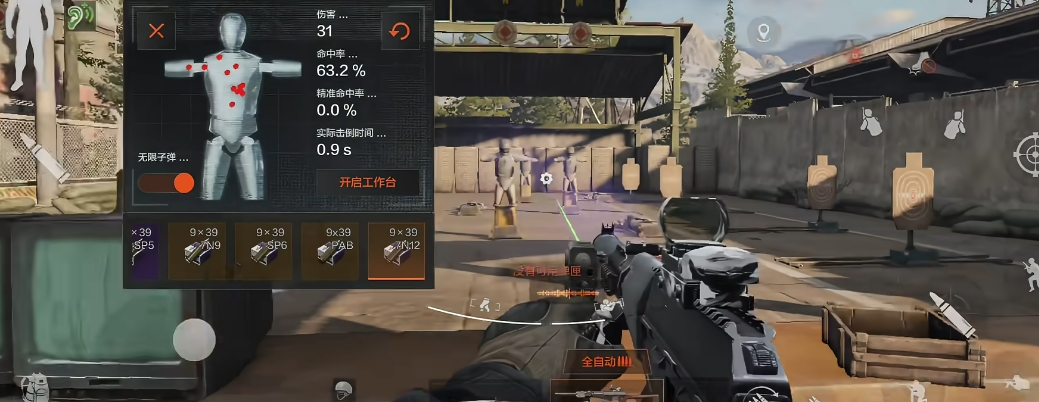Choose the 9×39 SP6 ammo type
Screen dimensions: 1039x402
(263, 250)
